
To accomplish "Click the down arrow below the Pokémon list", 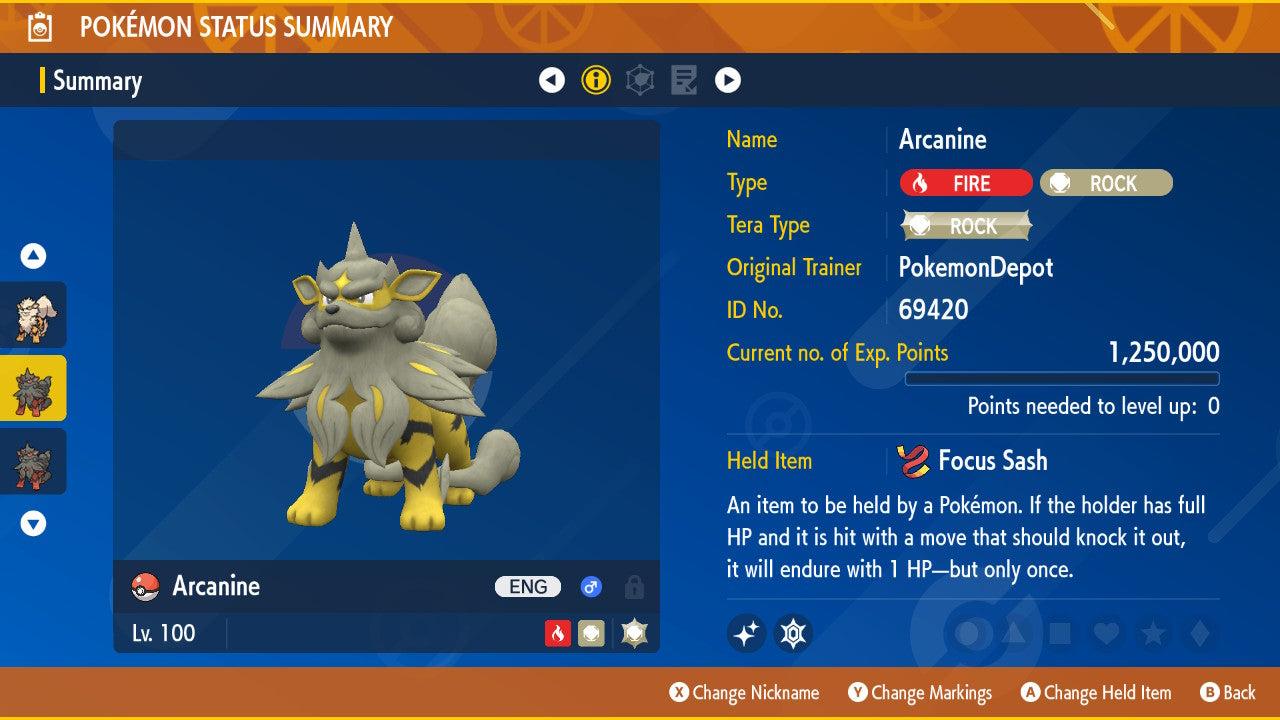I will coord(33,523).
